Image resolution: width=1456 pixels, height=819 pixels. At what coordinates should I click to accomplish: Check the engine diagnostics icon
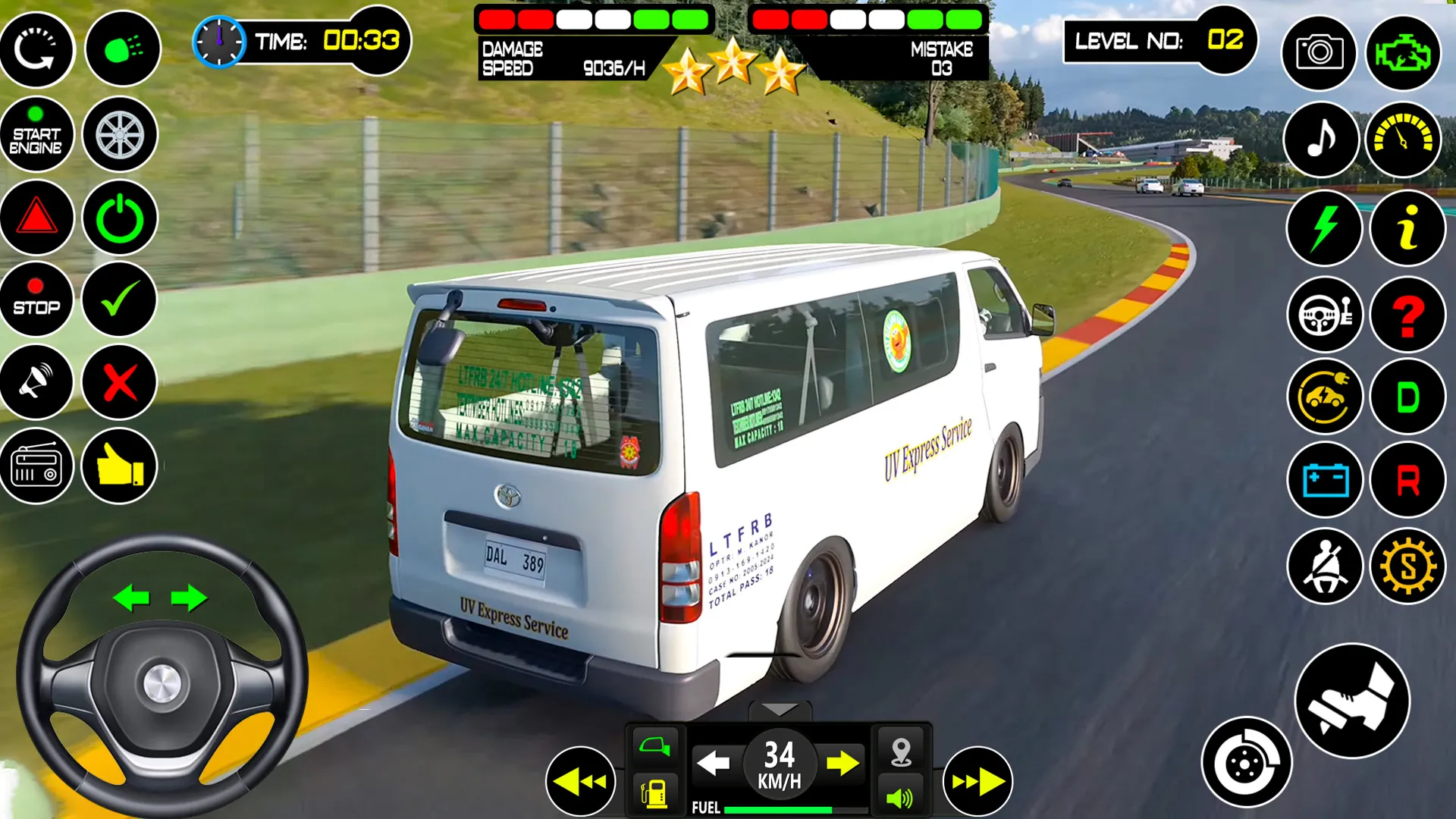coord(1404,52)
